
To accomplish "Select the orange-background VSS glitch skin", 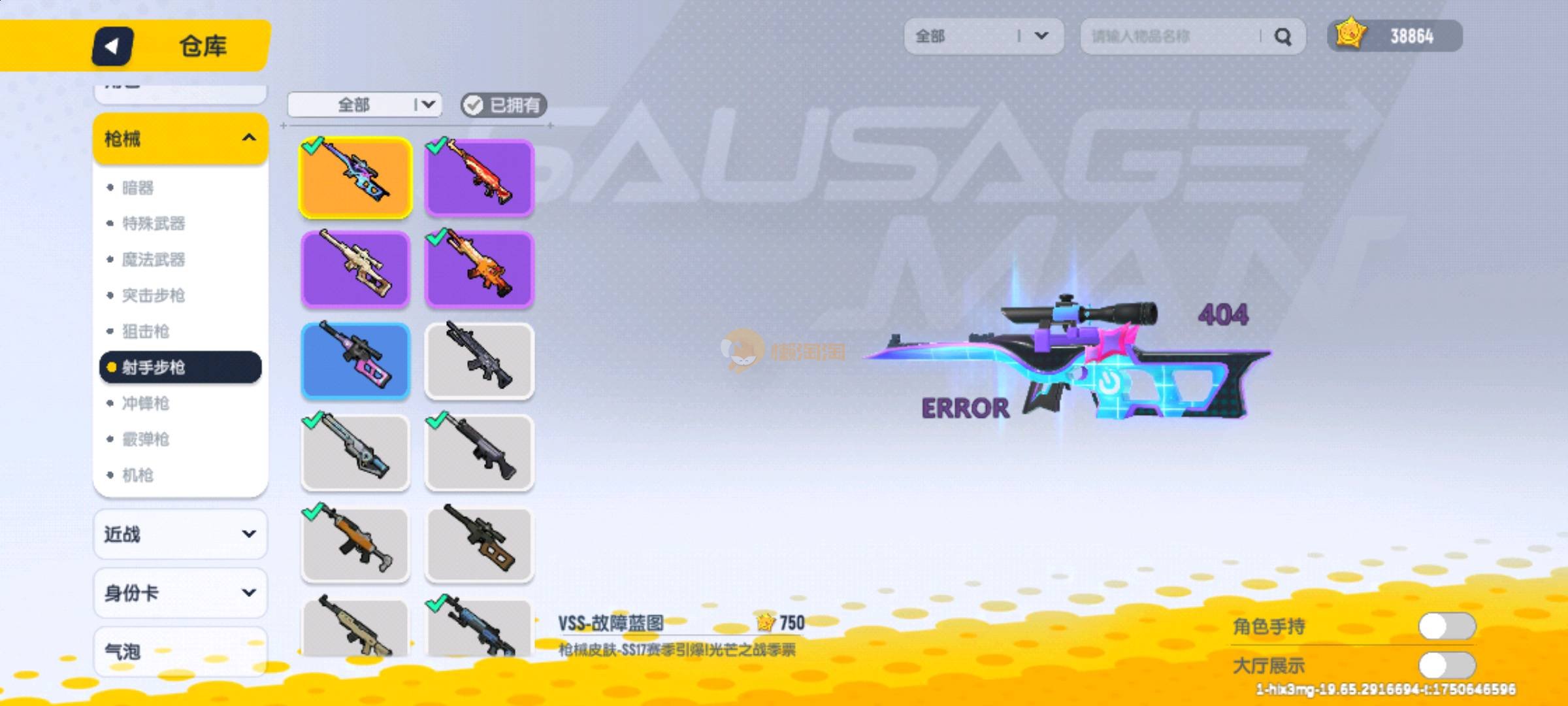I will [355, 178].
